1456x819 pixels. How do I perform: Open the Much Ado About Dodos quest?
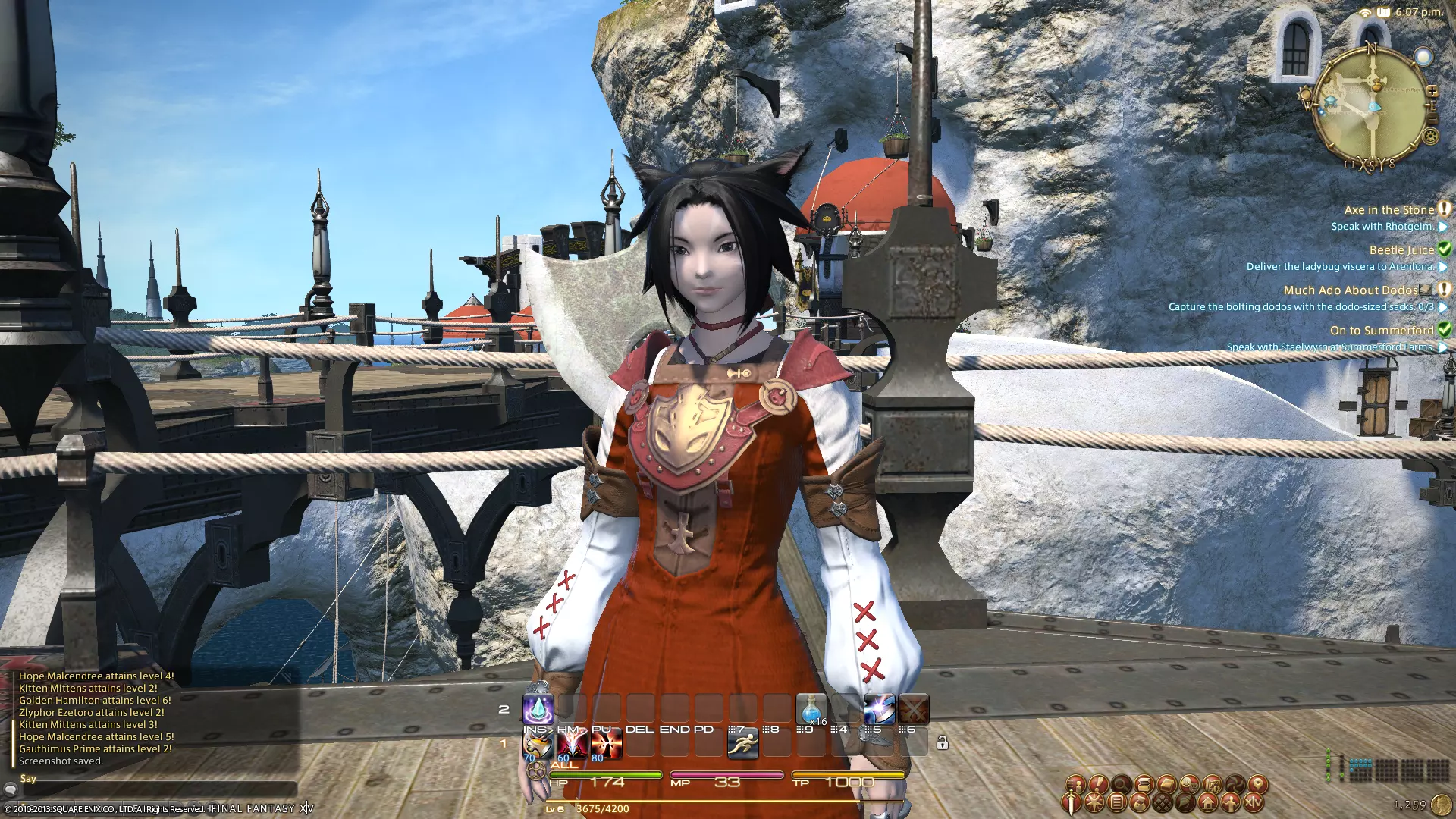pos(1350,290)
